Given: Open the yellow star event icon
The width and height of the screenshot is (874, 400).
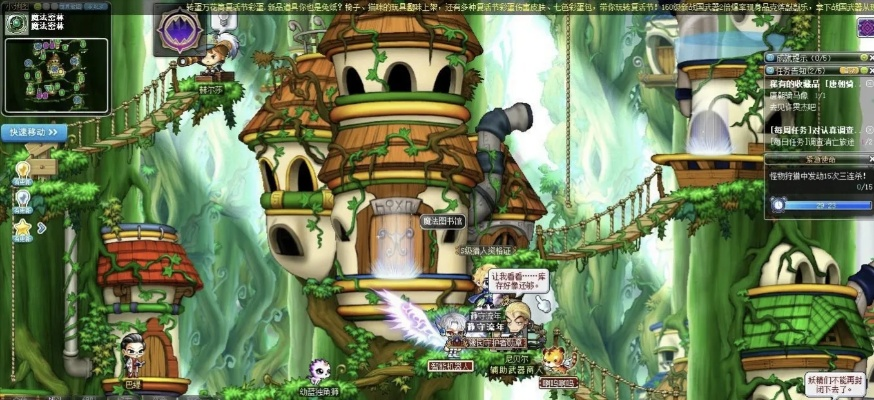Looking at the screenshot, I should pos(22,229).
